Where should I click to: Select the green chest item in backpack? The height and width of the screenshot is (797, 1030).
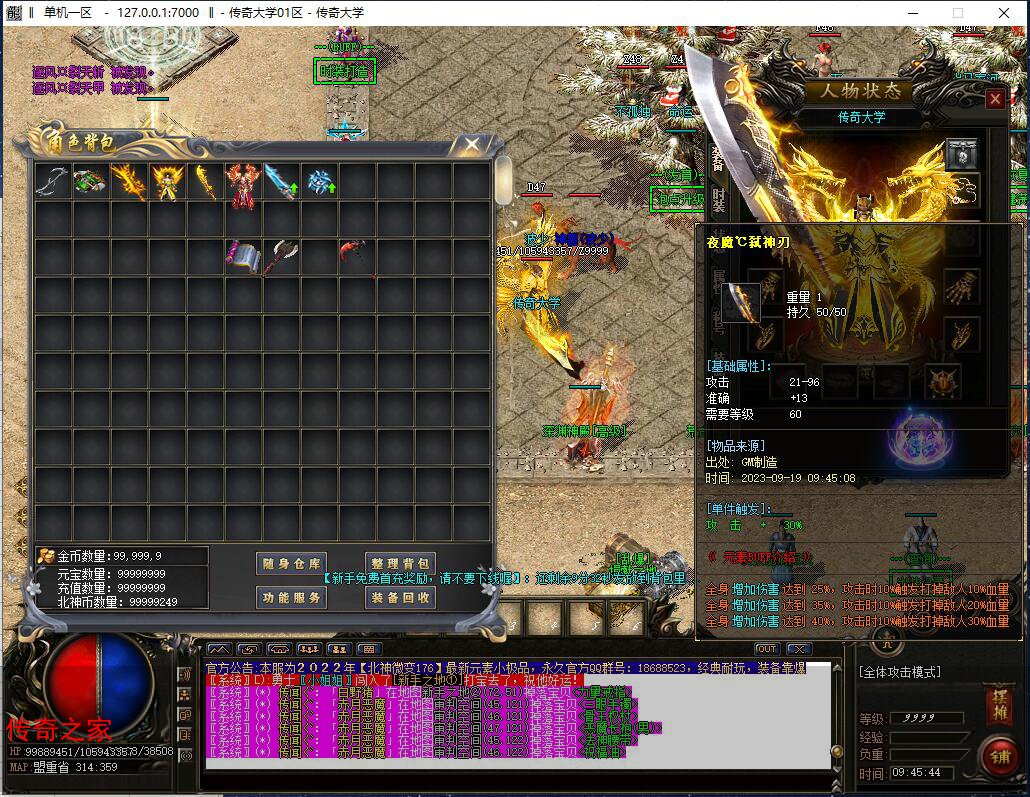click(x=90, y=182)
